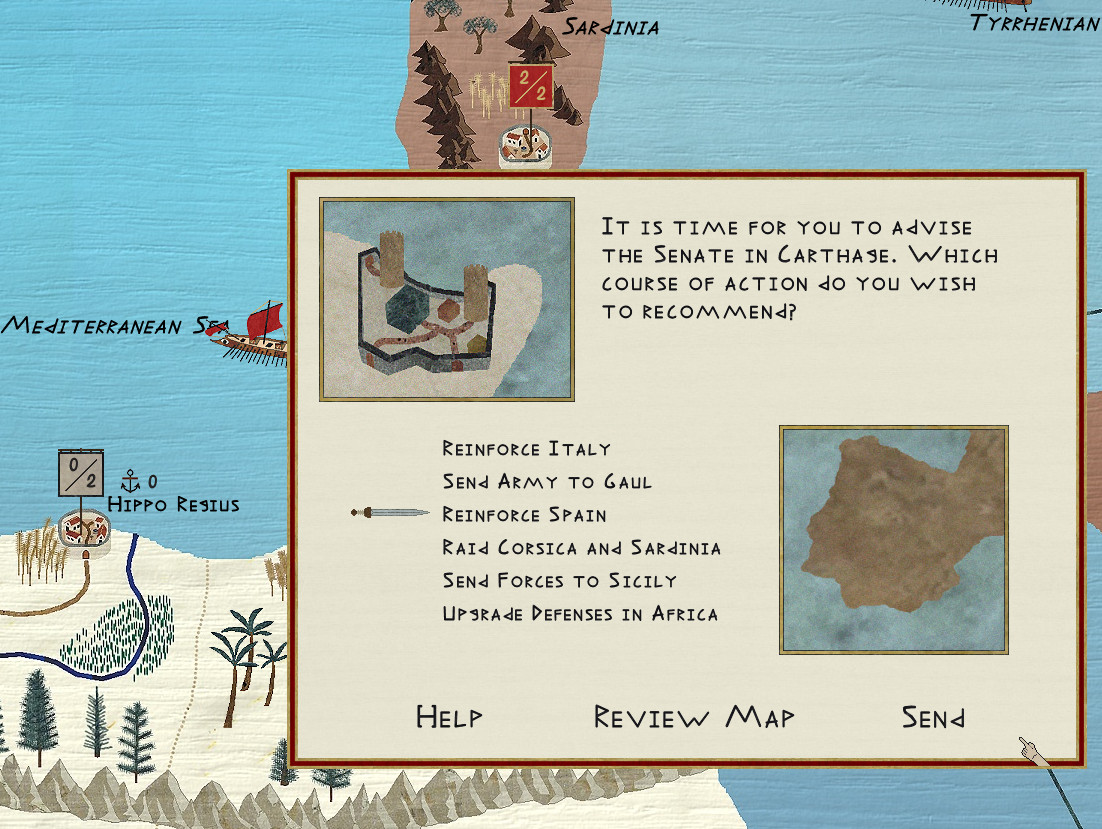The image size is (1102, 829).
Task: Choose Raid Corsica and Sardinia
Action: [581, 548]
